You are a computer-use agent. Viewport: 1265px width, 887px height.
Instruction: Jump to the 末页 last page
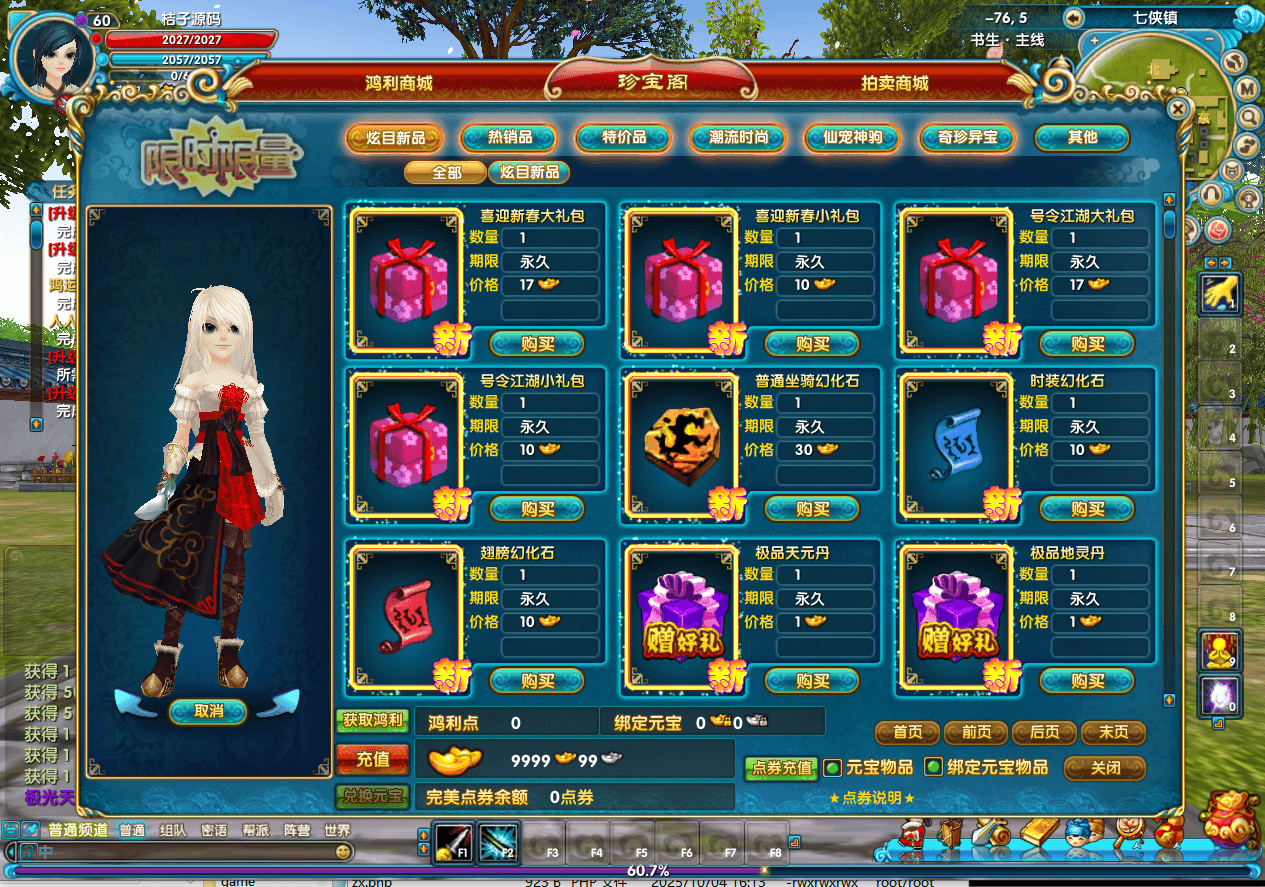[x=1113, y=733]
